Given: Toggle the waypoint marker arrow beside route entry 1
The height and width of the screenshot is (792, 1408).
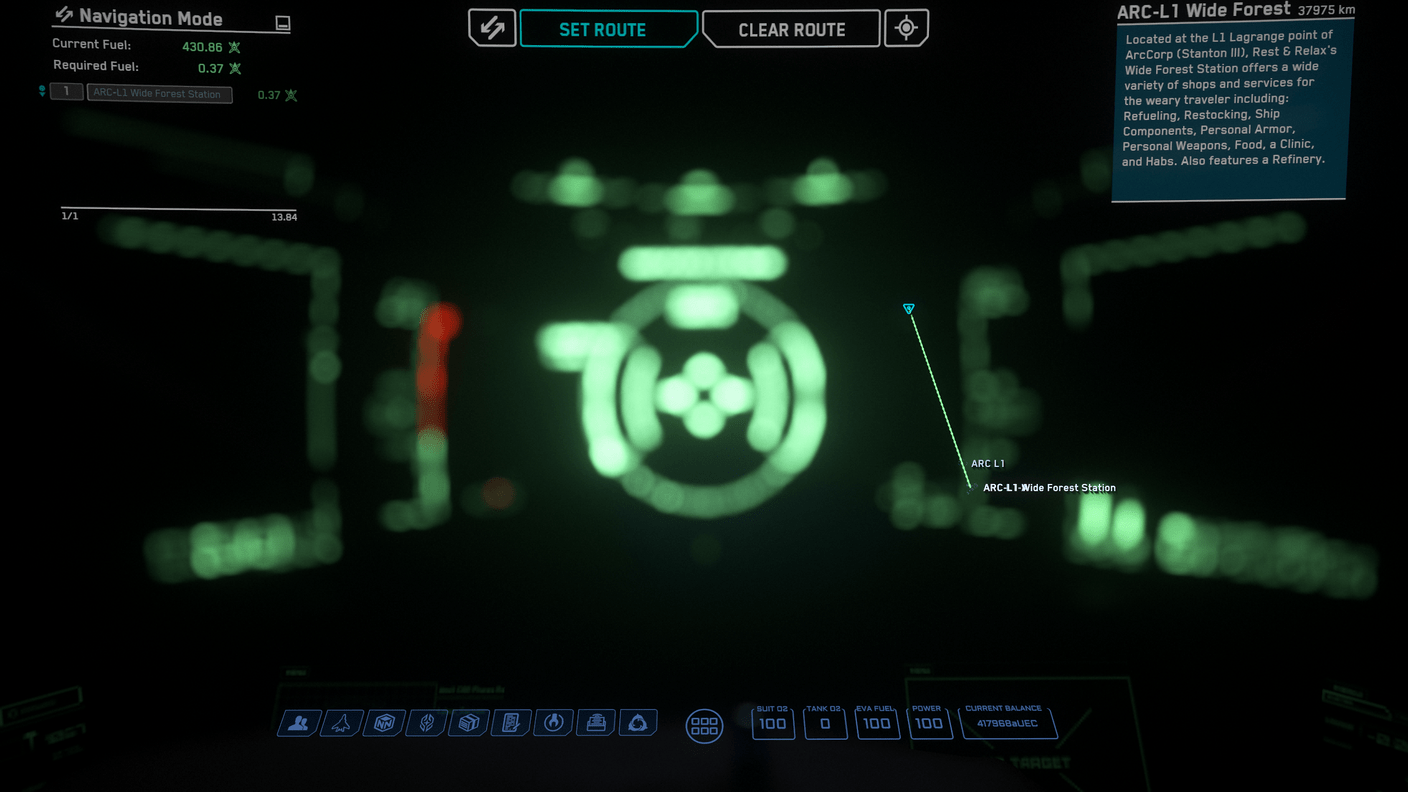Looking at the screenshot, I should coord(40,91).
